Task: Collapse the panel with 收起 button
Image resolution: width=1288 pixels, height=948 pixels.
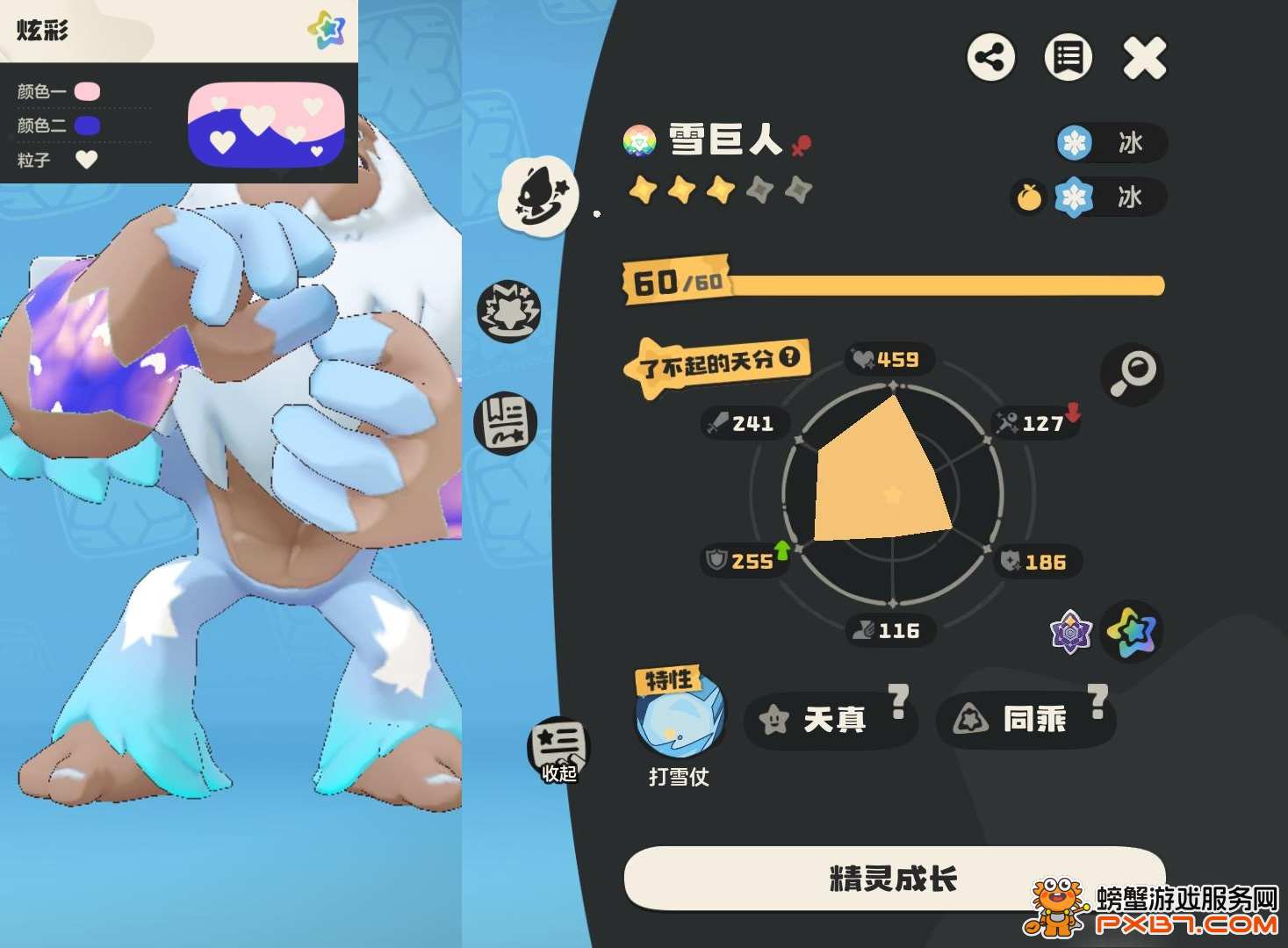Action: click(x=558, y=750)
